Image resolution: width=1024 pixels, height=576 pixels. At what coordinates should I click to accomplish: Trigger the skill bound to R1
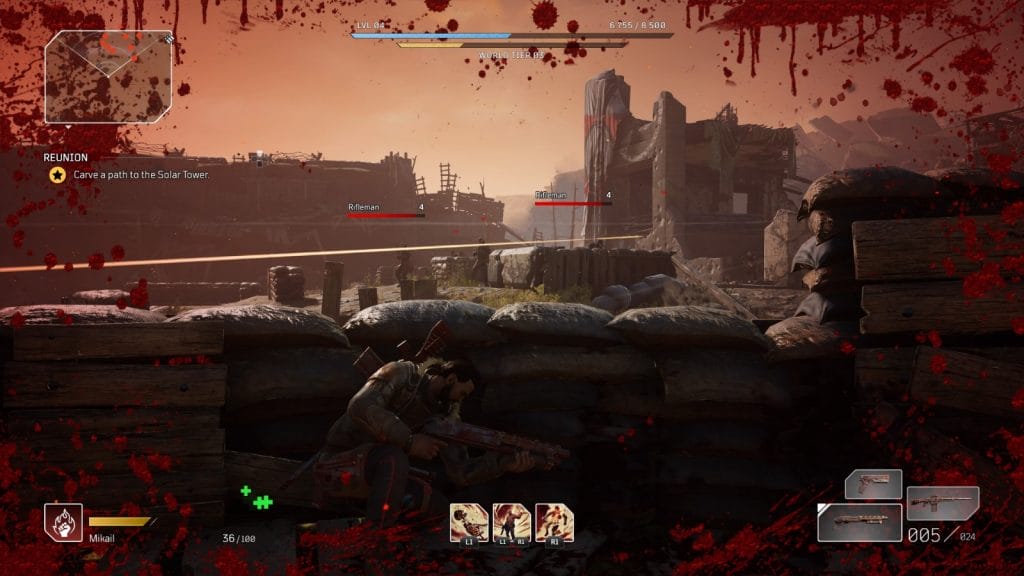[x=554, y=522]
